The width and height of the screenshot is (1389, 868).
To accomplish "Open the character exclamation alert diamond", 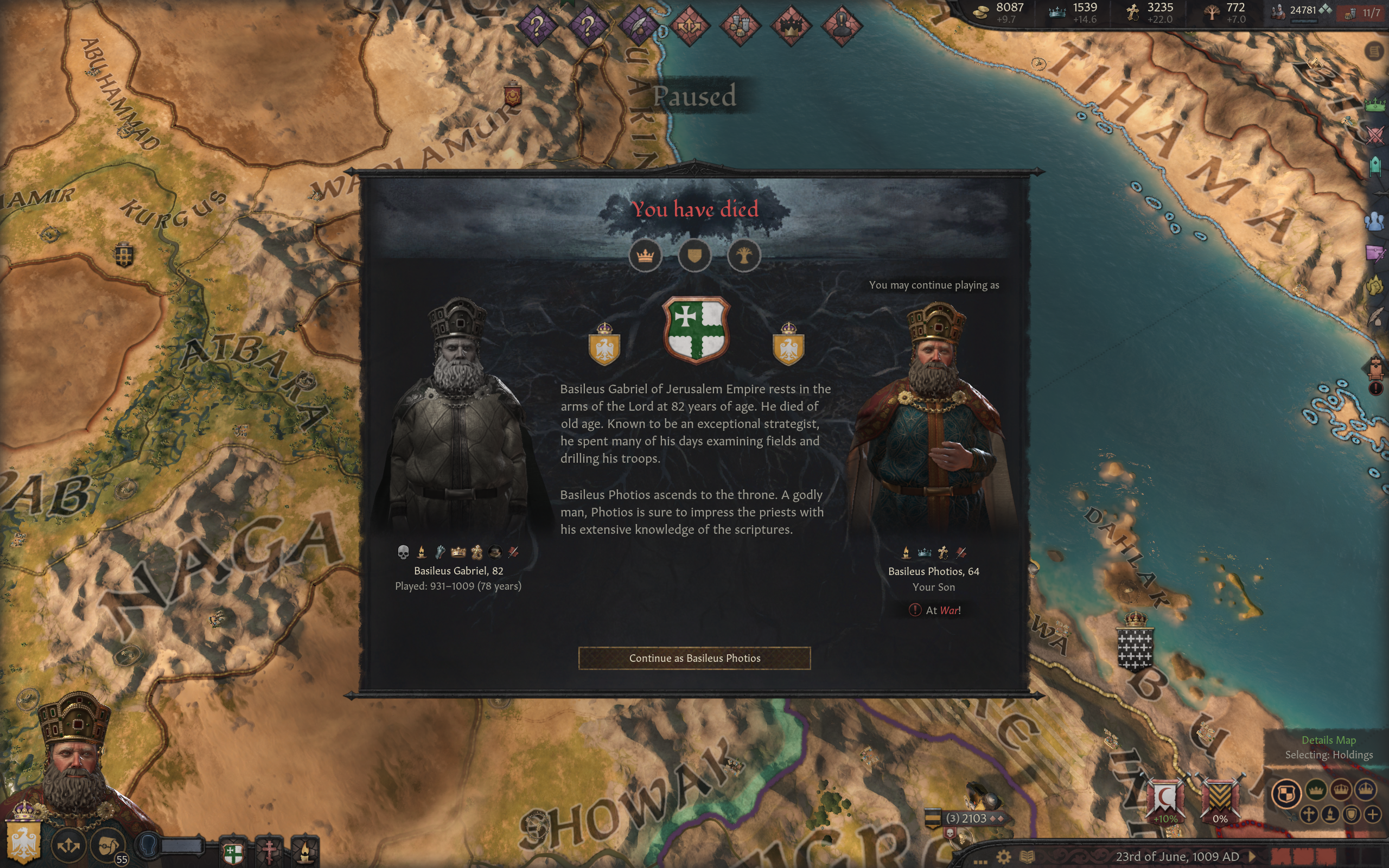I will point(842,25).
